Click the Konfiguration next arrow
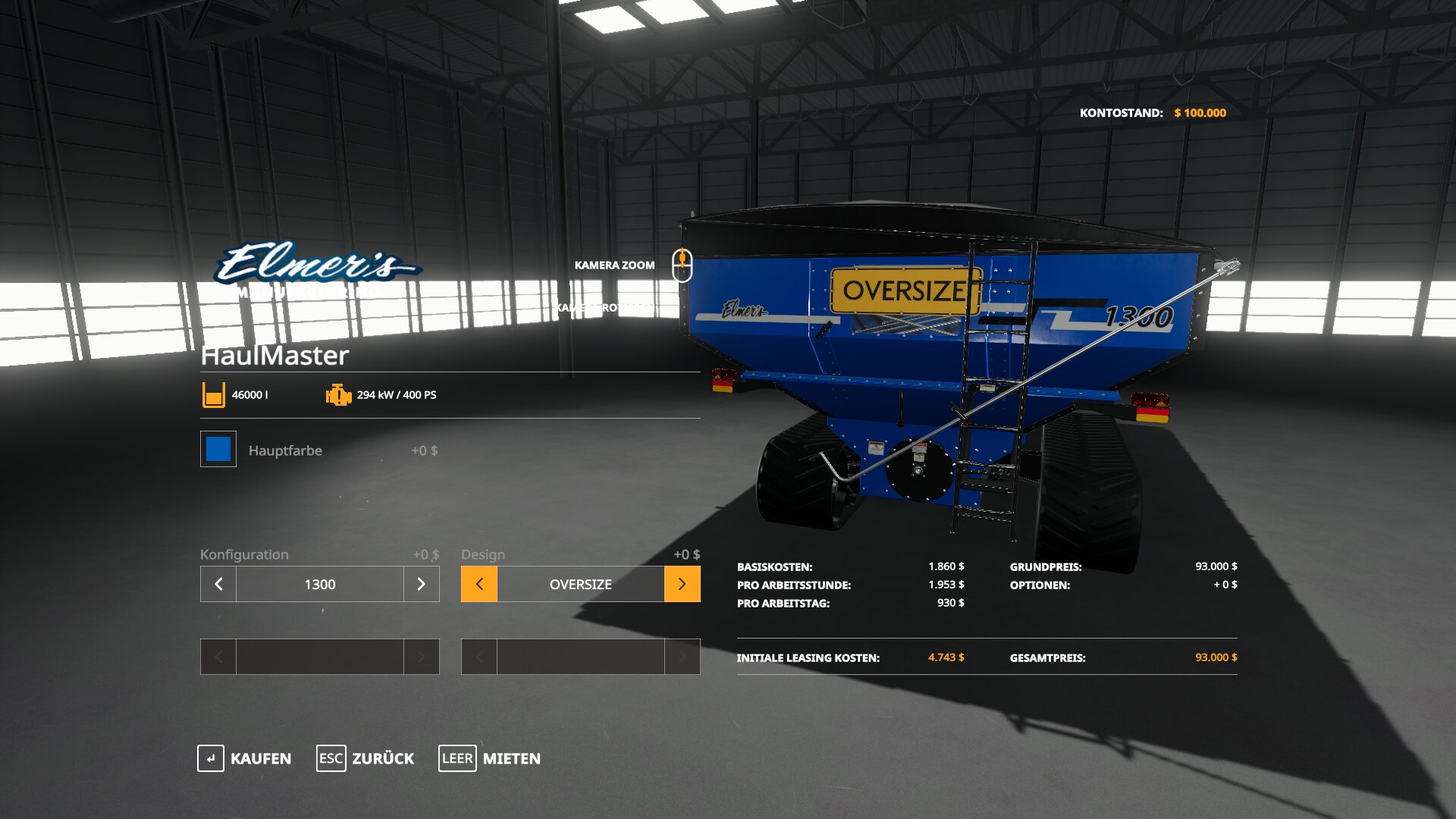The image size is (1456, 819). [x=422, y=584]
